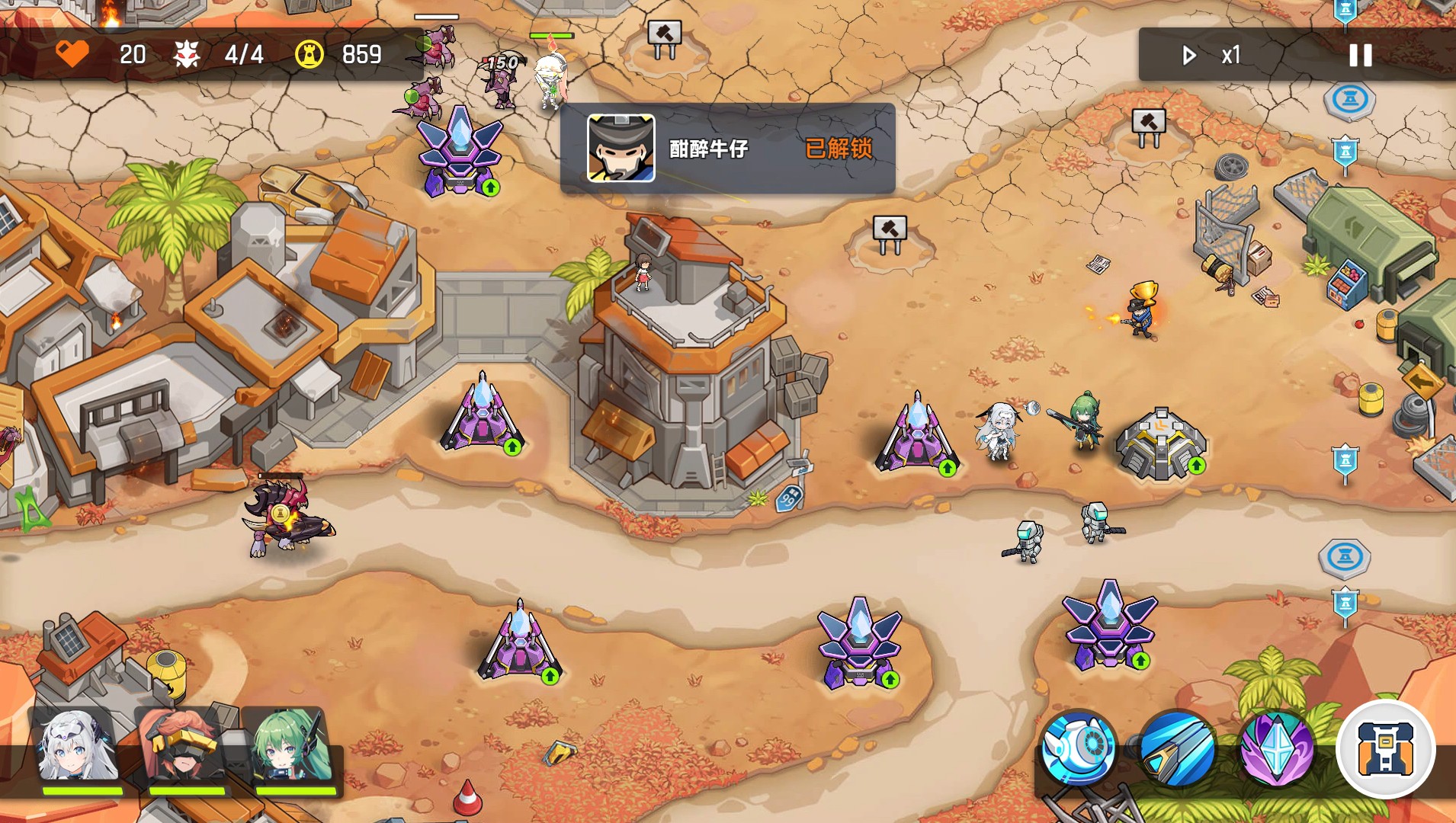Select the orange-haired visor hero portrait

[185, 748]
